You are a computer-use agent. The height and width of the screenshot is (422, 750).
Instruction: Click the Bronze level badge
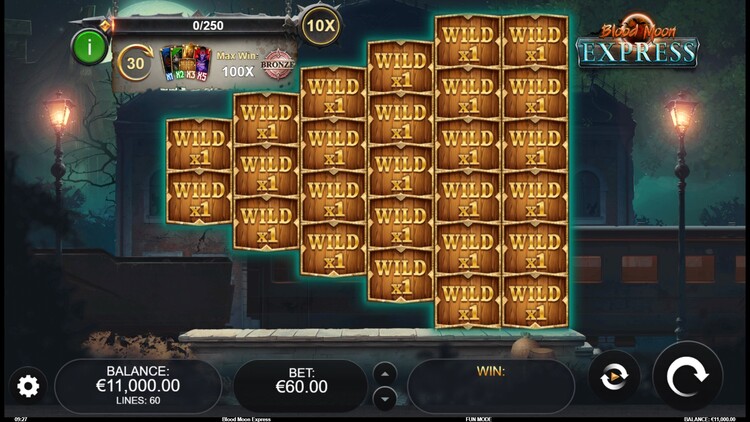pos(277,65)
